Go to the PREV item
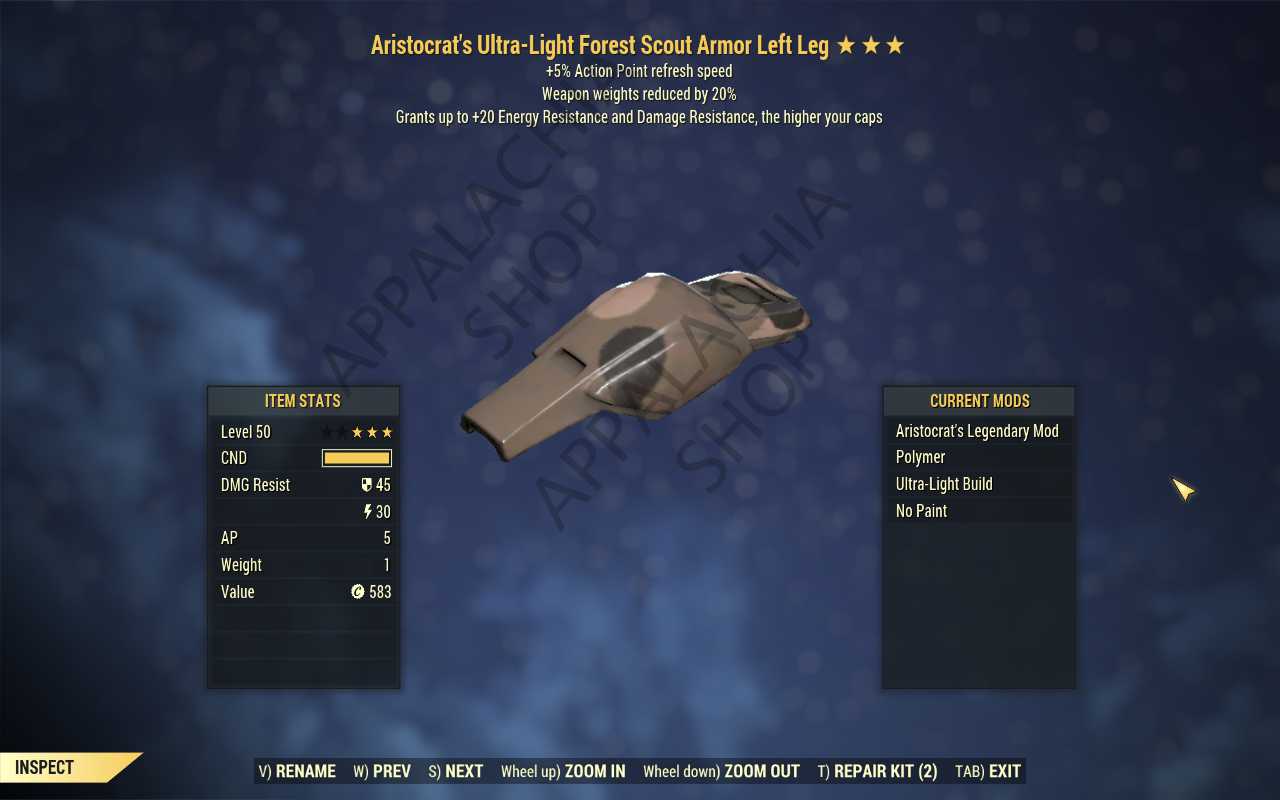This screenshot has height=800, width=1280. (x=382, y=771)
